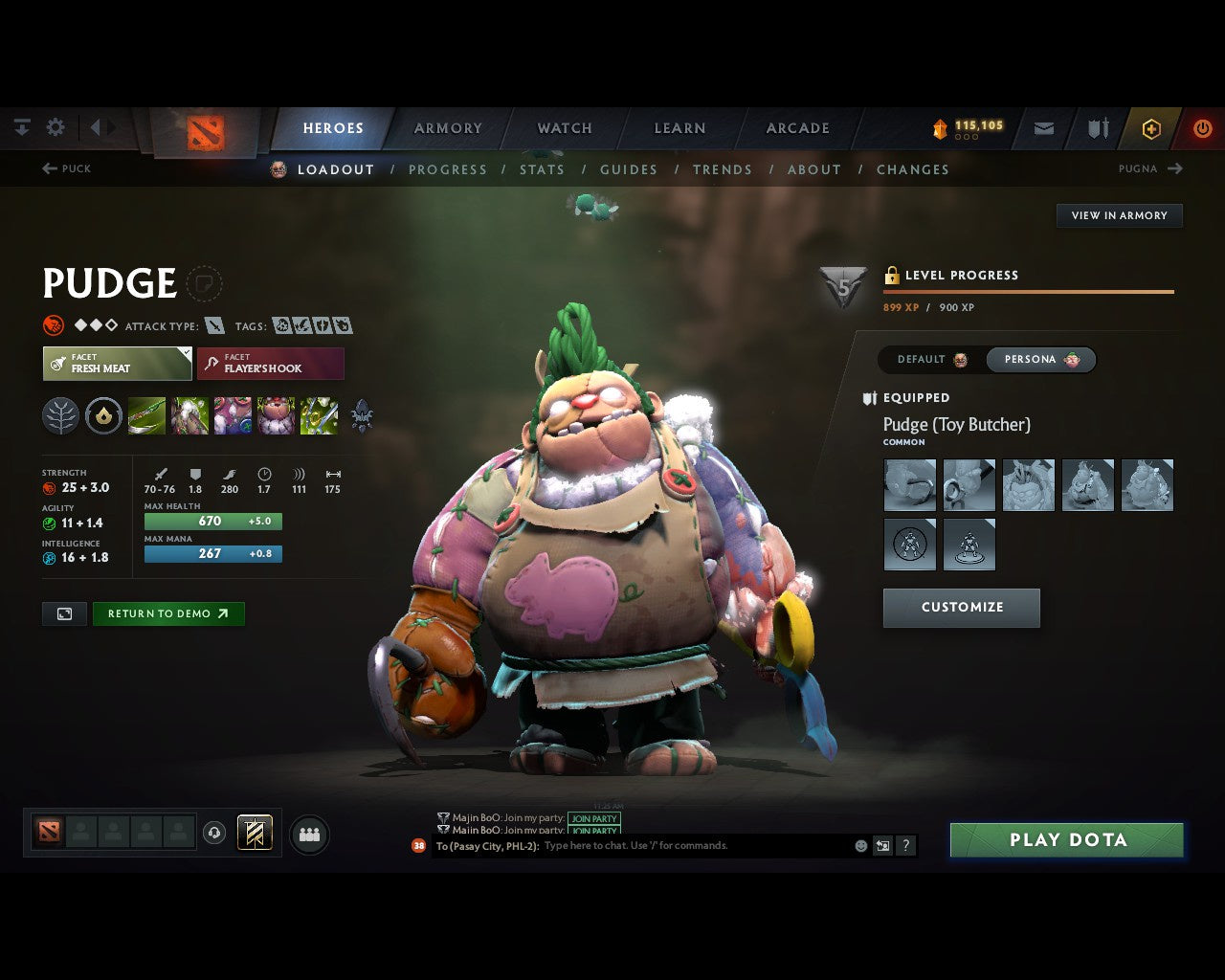Open the Dota Plus icon in top bar
This screenshot has width=1225, height=980.
pyautogui.click(x=1151, y=128)
